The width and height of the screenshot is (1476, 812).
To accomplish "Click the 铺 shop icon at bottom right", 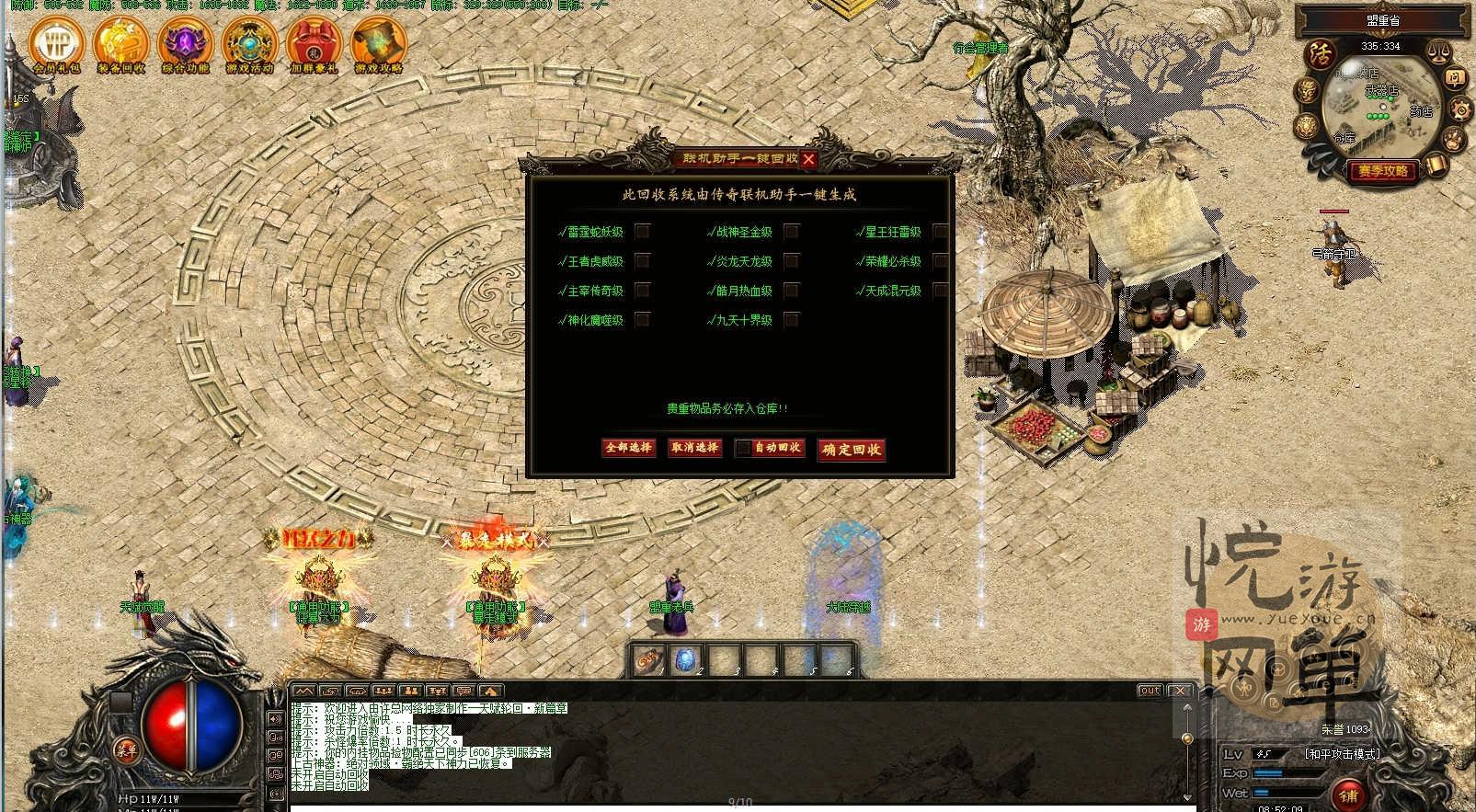I will [1349, 795].
